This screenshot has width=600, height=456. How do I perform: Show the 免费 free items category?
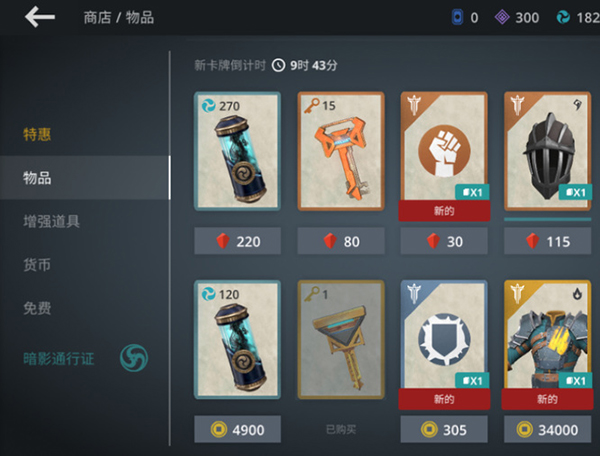click(38, 307)
